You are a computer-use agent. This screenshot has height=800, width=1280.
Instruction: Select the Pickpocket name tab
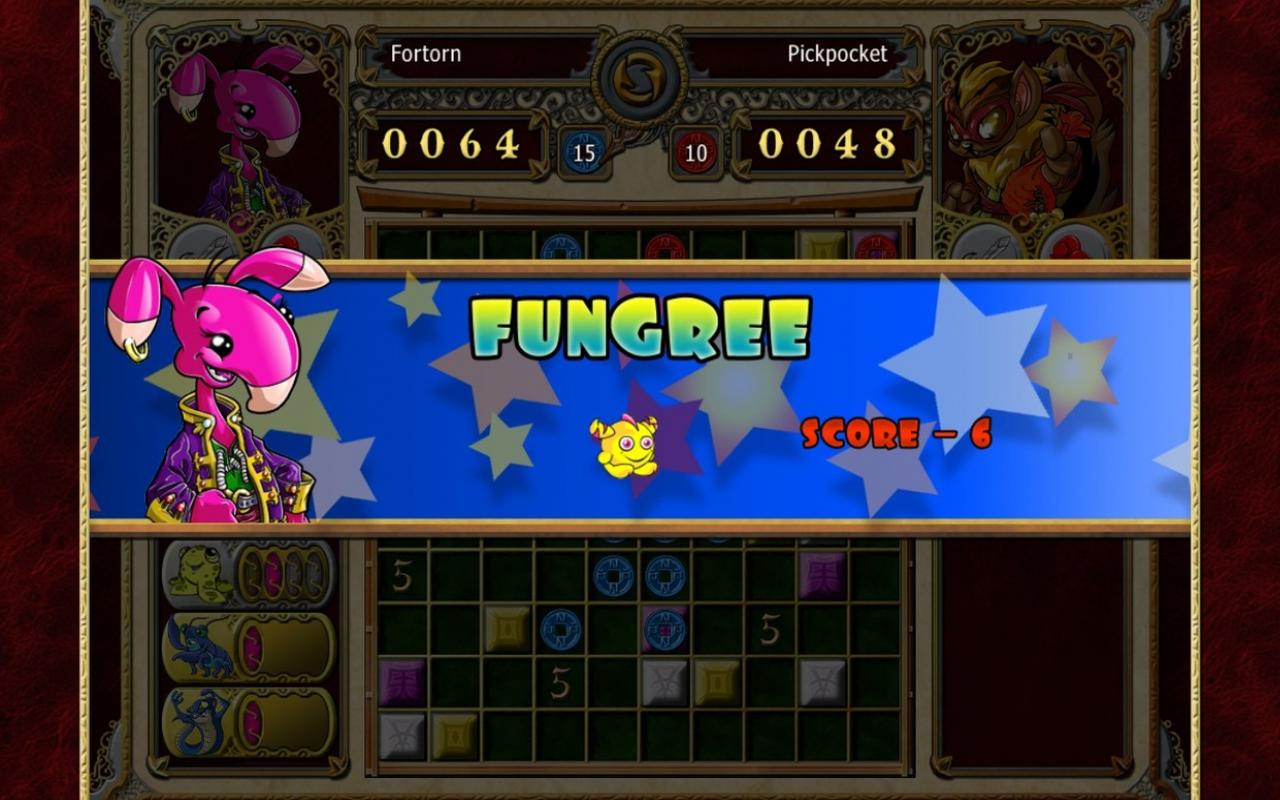point(837,54)
